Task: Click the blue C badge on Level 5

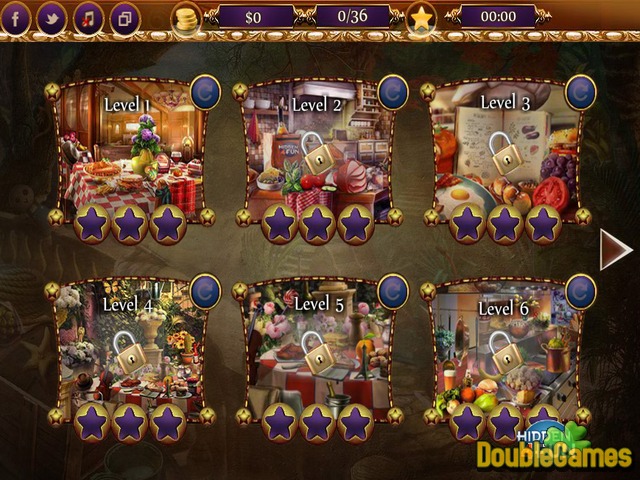Action: point(393,291)
